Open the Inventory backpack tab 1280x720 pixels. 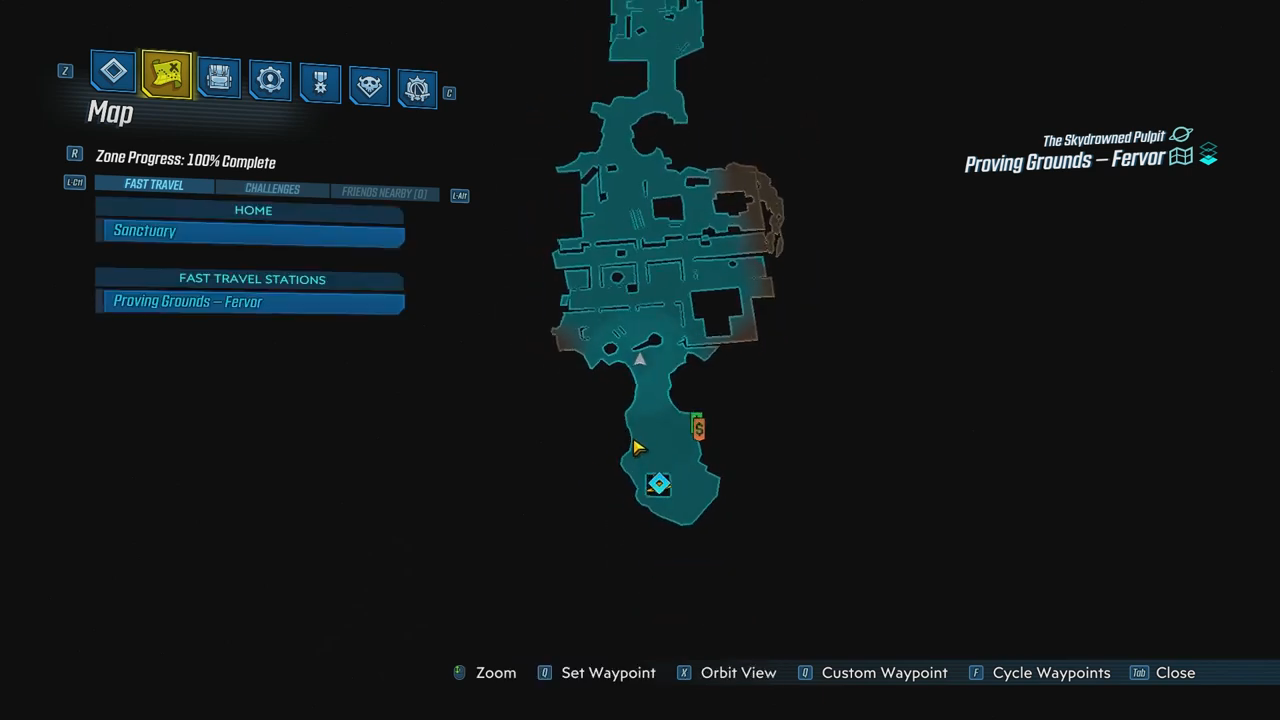pos(218,78)
